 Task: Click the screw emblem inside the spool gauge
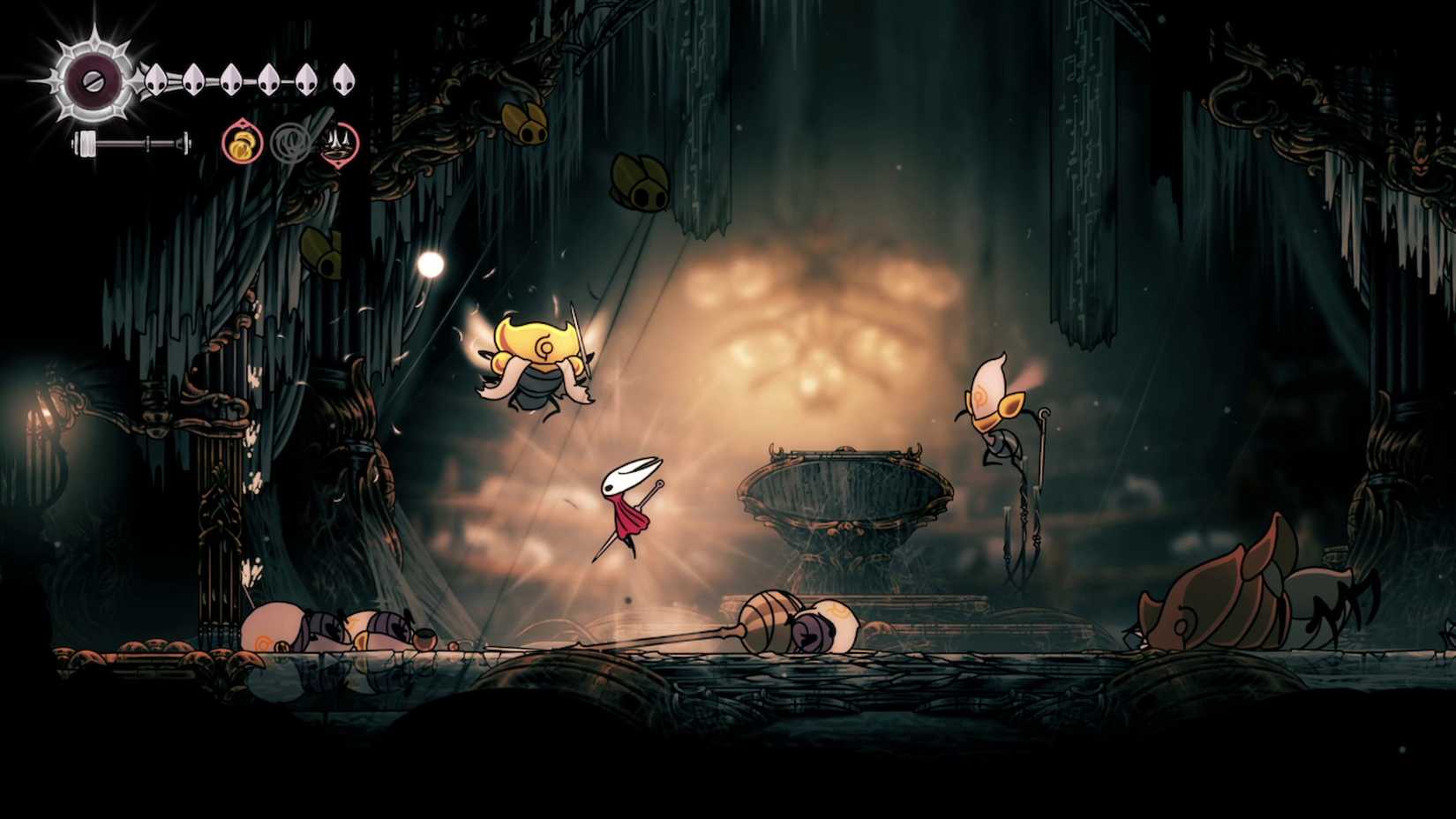coord(92,81)
